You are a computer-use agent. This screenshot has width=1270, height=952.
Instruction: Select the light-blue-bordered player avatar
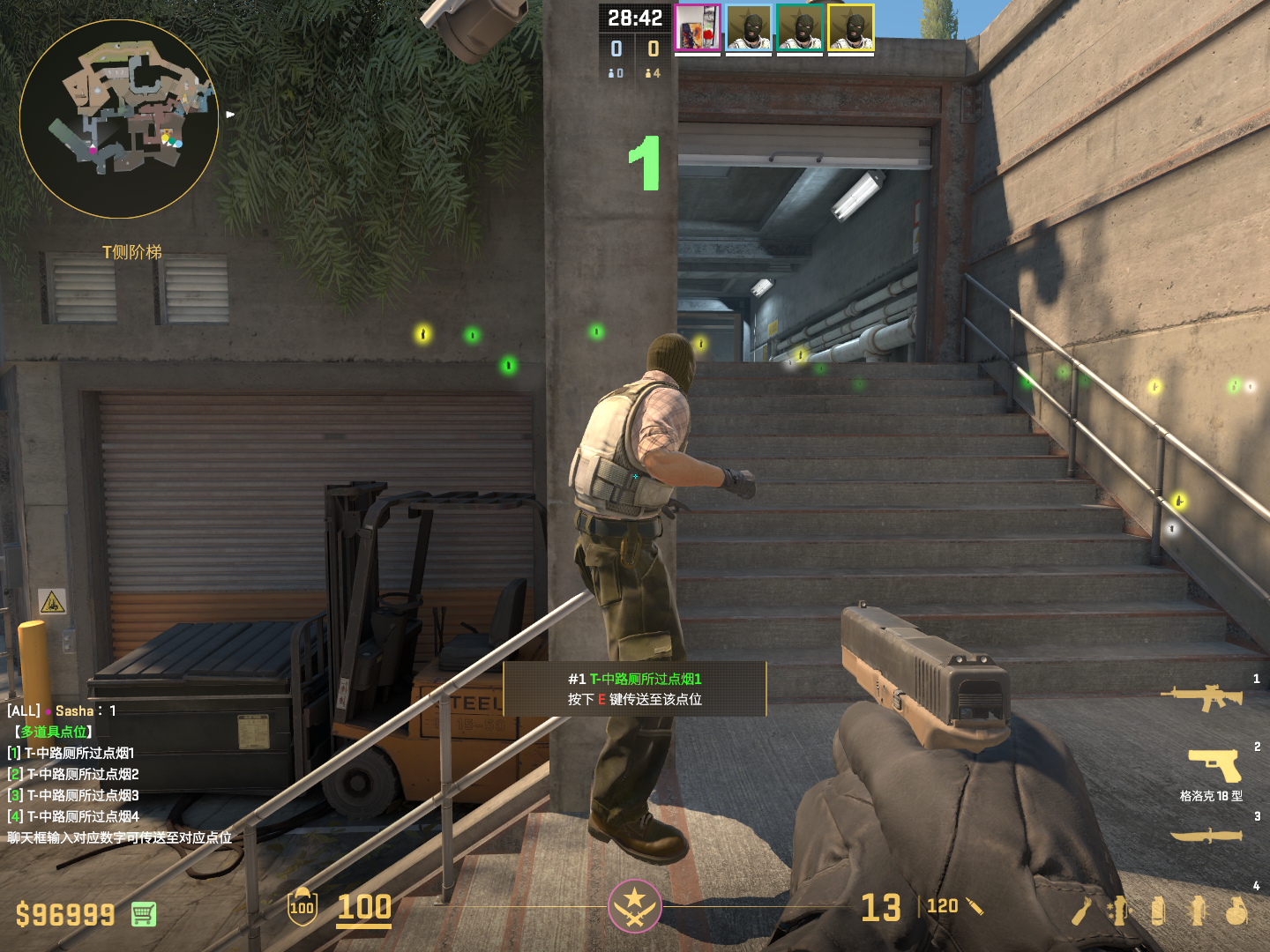pos(749,28)
